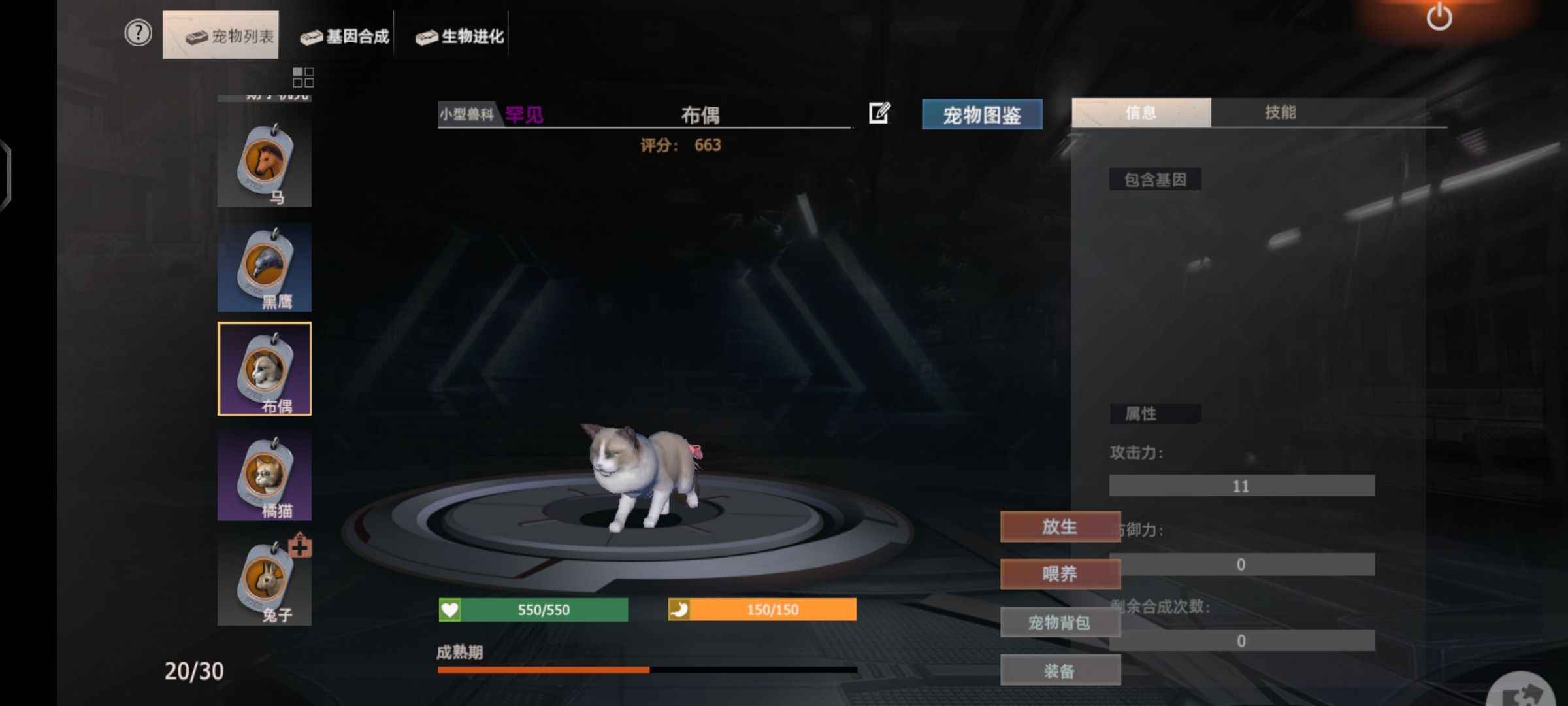Show the 信息 info tab

(x=1141, y=112)
